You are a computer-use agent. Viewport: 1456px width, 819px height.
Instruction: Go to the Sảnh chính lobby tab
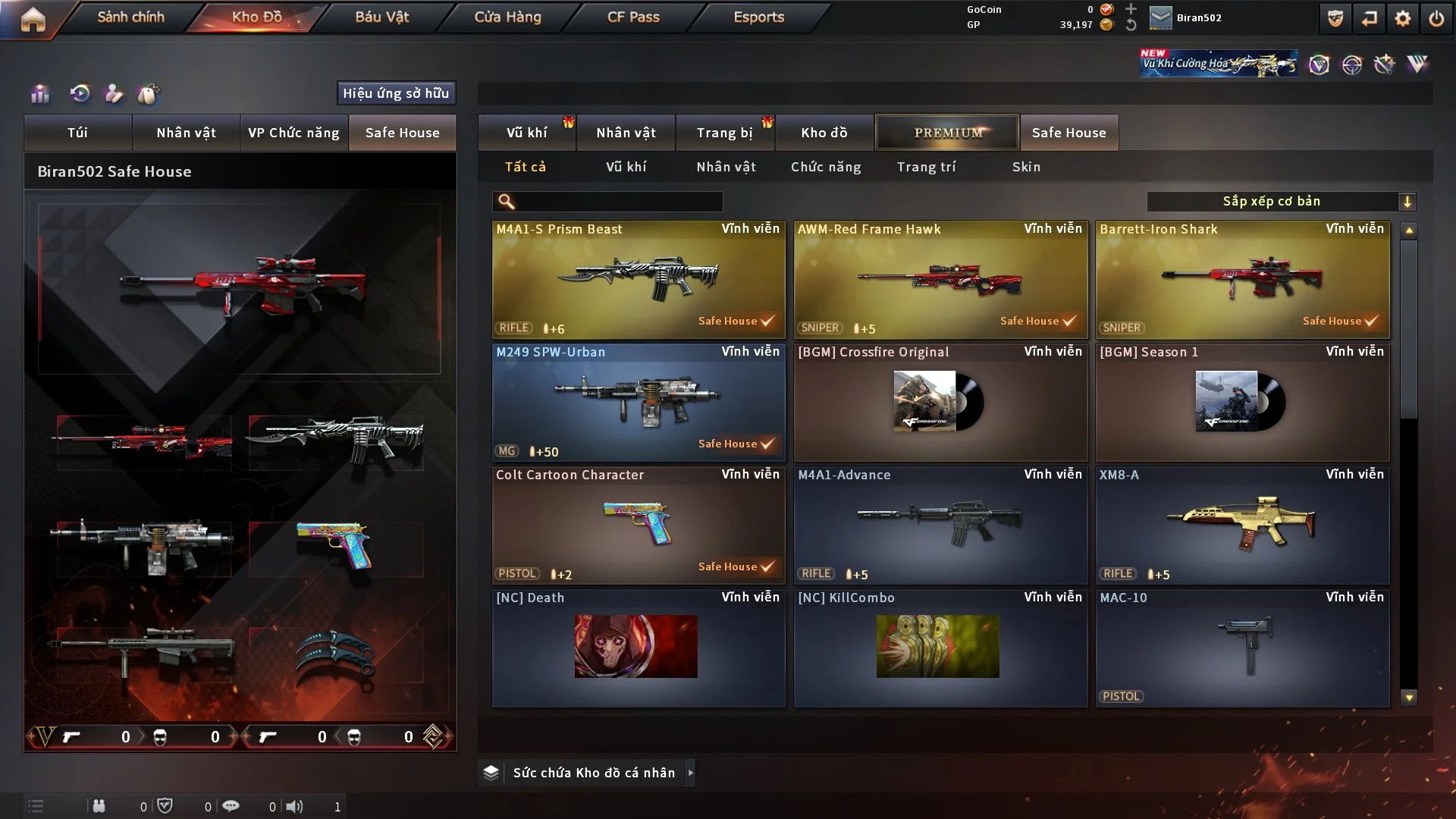point(130,17)
